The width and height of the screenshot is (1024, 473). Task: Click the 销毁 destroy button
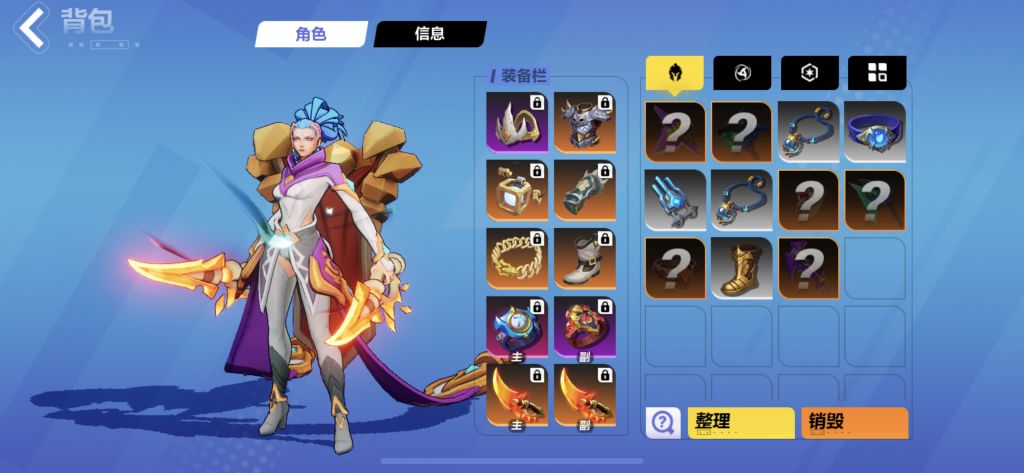click(854, 423)
